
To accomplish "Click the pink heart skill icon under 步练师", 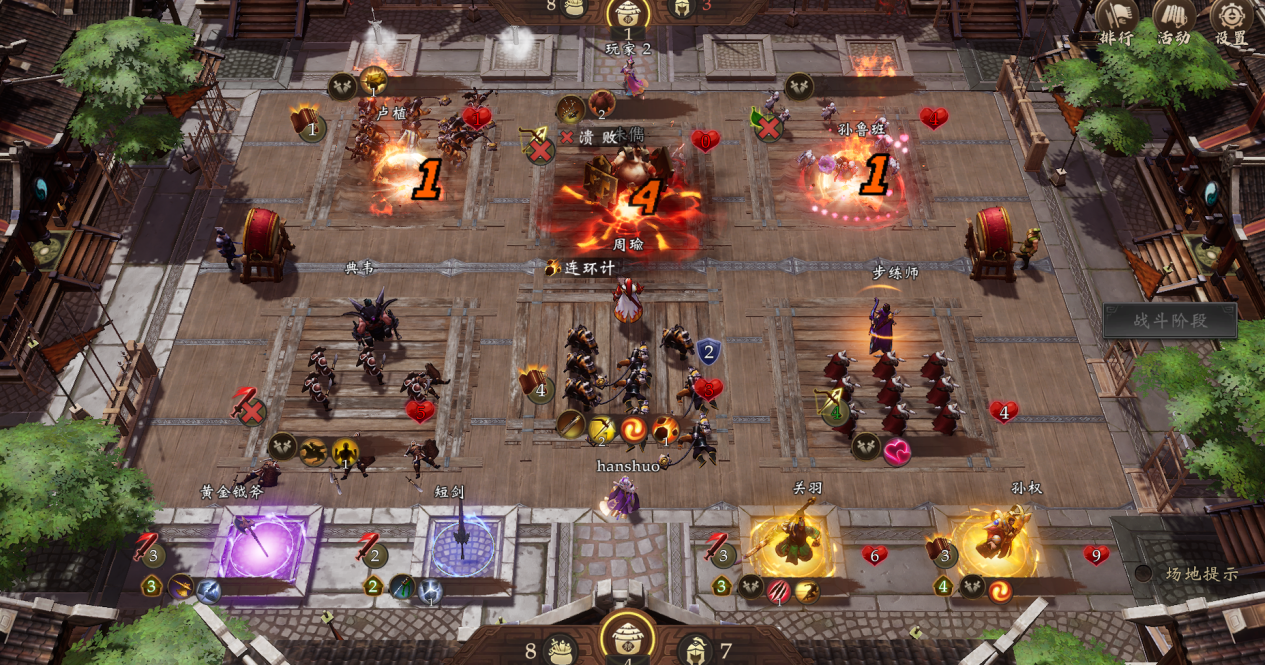I will [x=897, y=452].
